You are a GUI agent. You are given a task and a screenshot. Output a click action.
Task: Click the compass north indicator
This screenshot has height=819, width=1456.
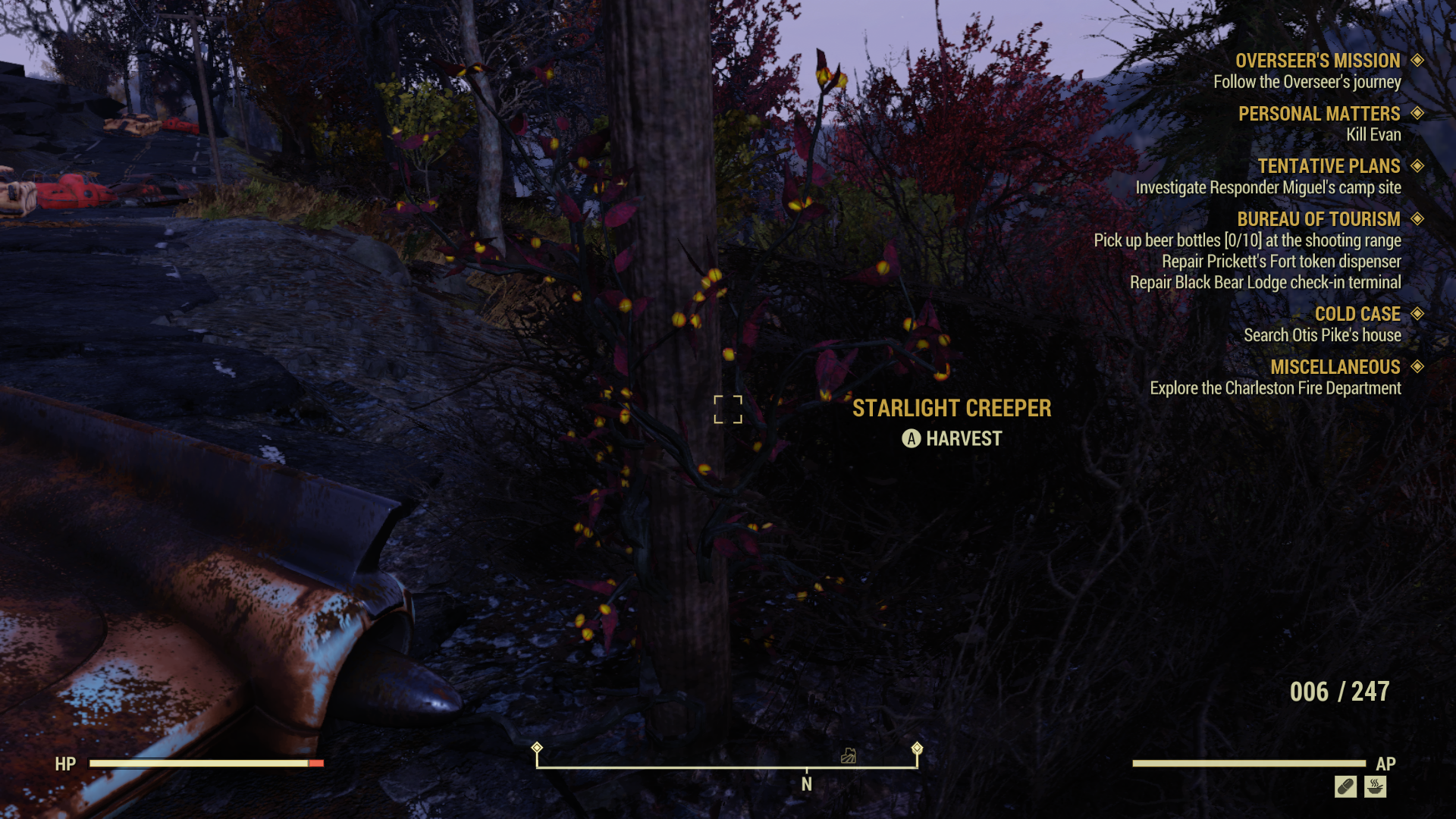807,784
